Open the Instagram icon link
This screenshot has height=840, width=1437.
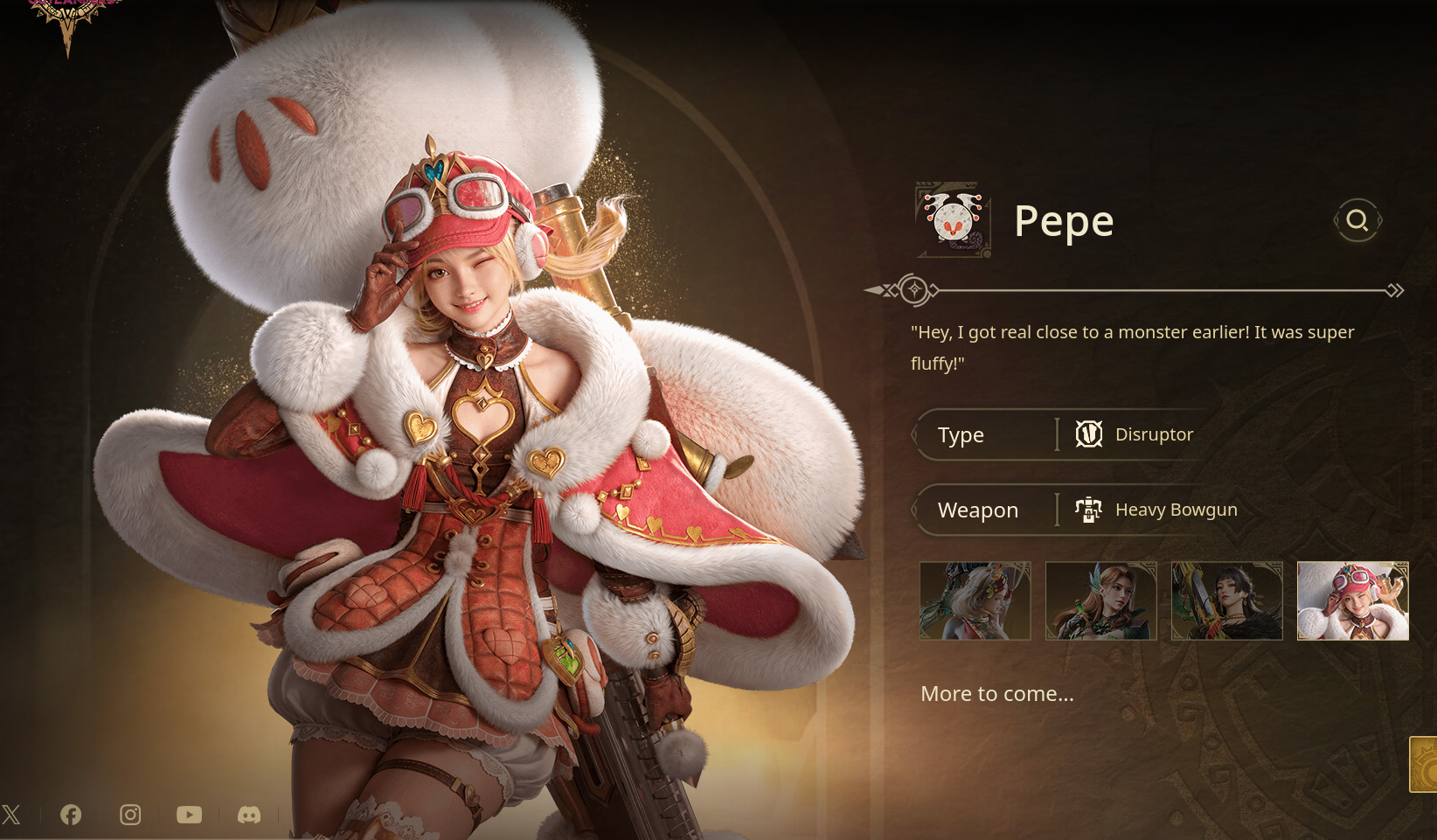pos(130,815)
